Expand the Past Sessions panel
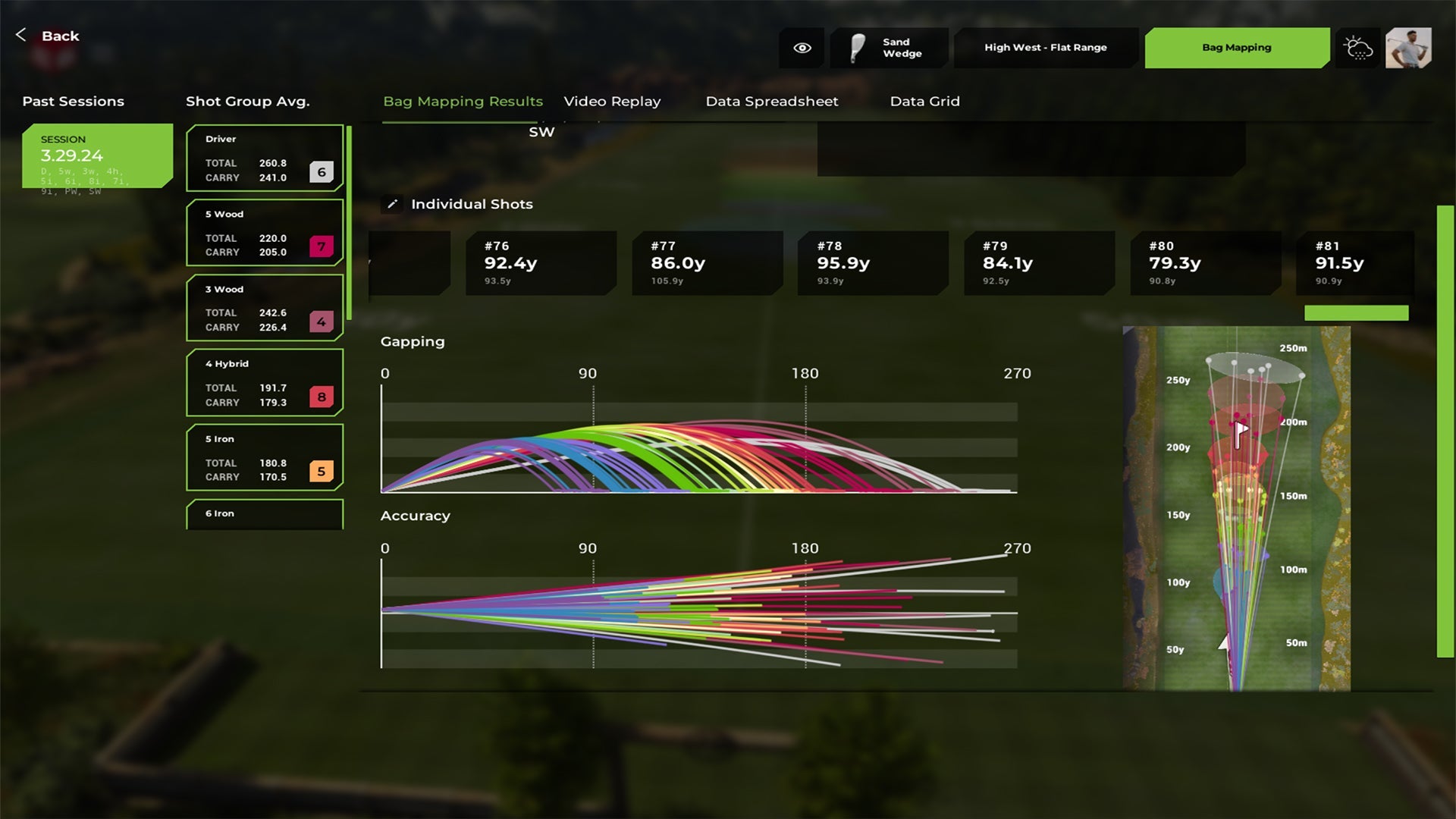The height and width of the screenshot is (819, 1456). click(x=73, y=101)
